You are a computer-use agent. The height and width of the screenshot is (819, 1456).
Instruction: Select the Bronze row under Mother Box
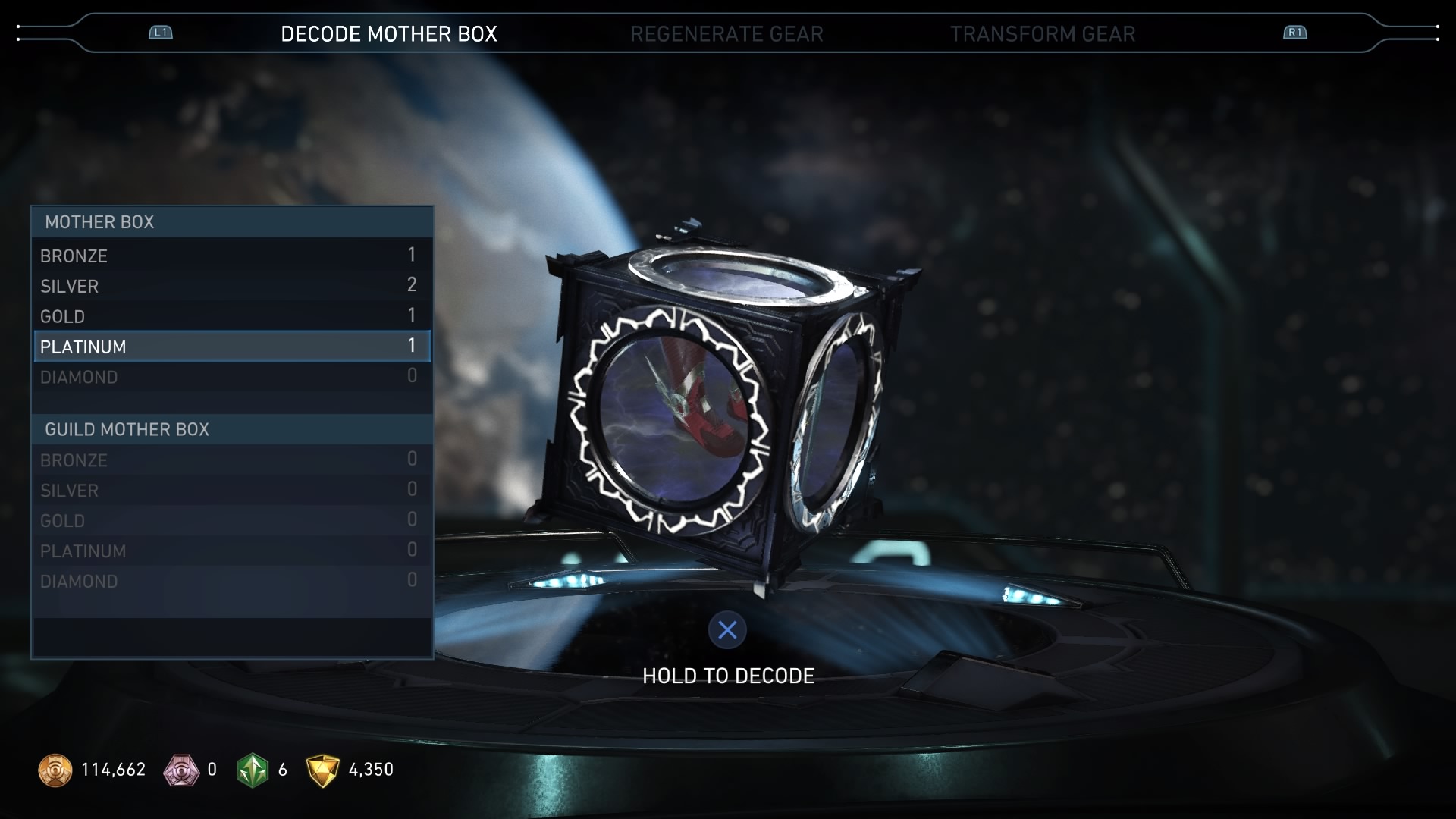pyautogui.click(x=231, y=256)
